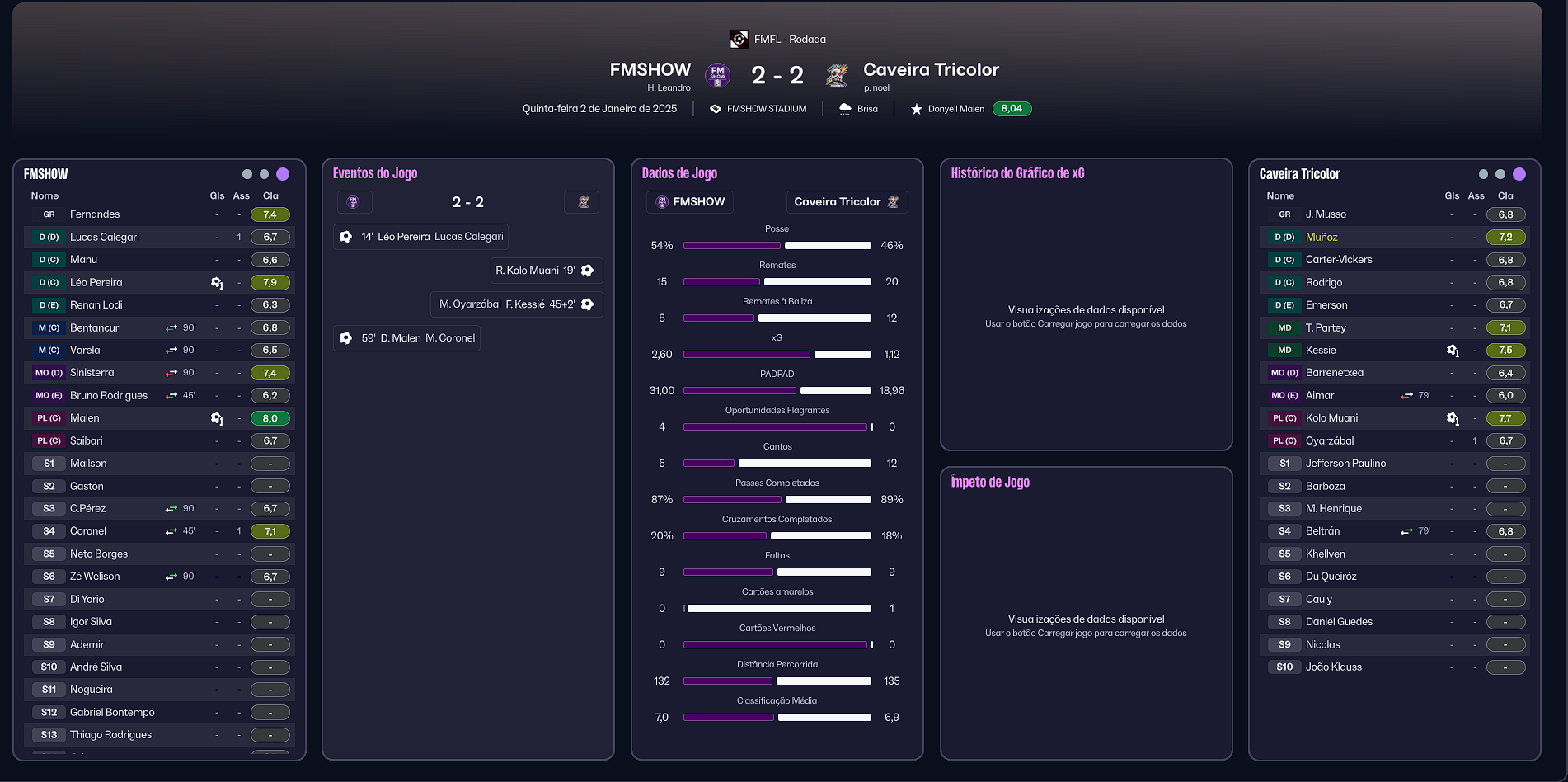This screenshot has width=1568, height=782.
Task: Switch to purple dot view in FMSHOW panel
Action: pos(283,174)
